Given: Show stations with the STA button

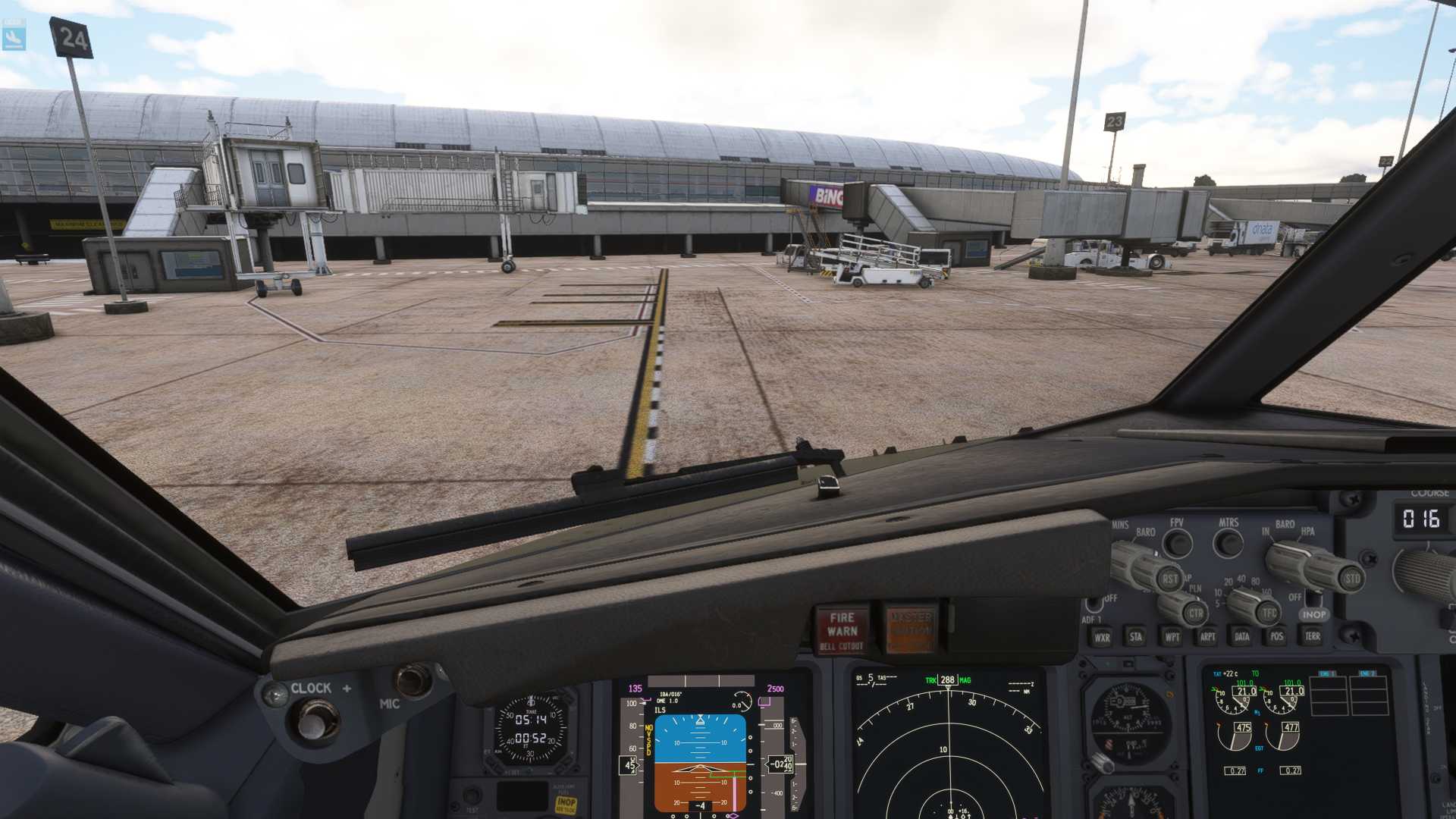Looking at the screenshot, I should (x=1136, y=637).
